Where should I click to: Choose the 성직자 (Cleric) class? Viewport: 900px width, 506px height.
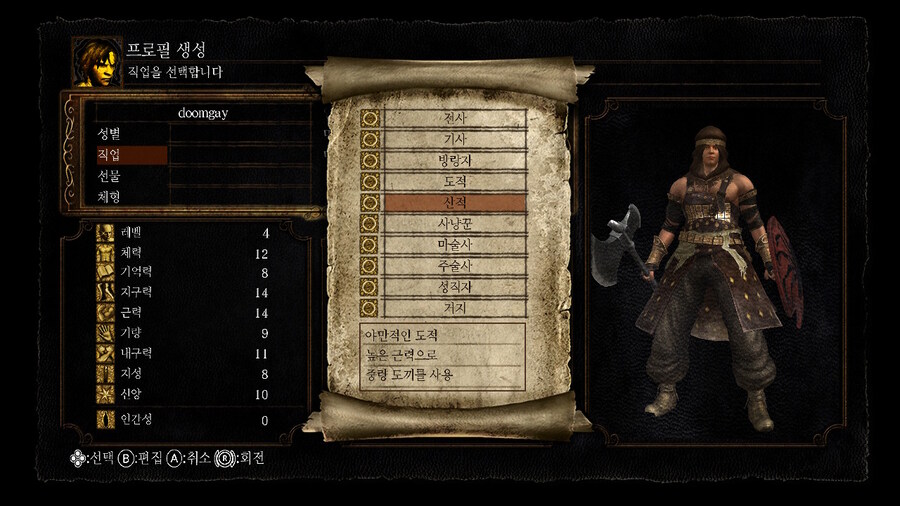454,287
